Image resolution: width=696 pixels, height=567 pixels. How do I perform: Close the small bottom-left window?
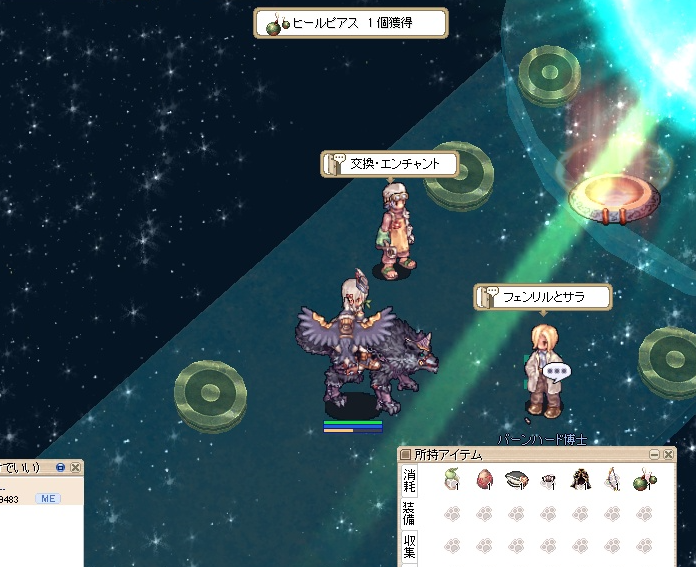point(75,467)
